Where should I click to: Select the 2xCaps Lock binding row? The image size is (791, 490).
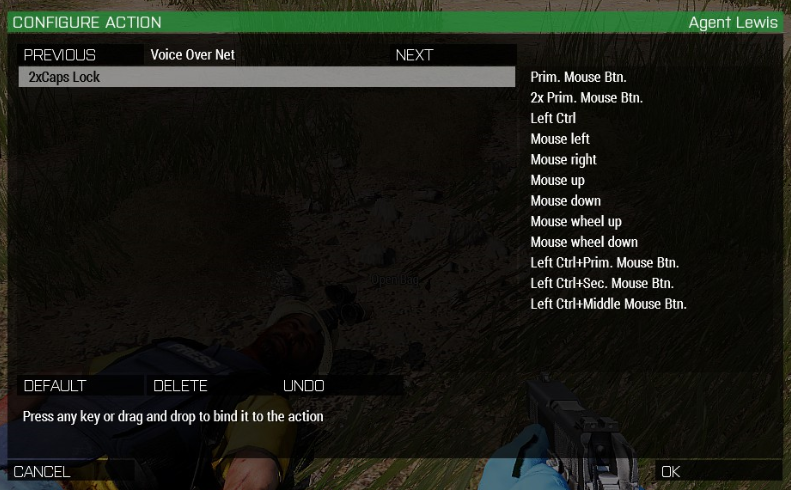pyautogui.click(x=266, y=77)
